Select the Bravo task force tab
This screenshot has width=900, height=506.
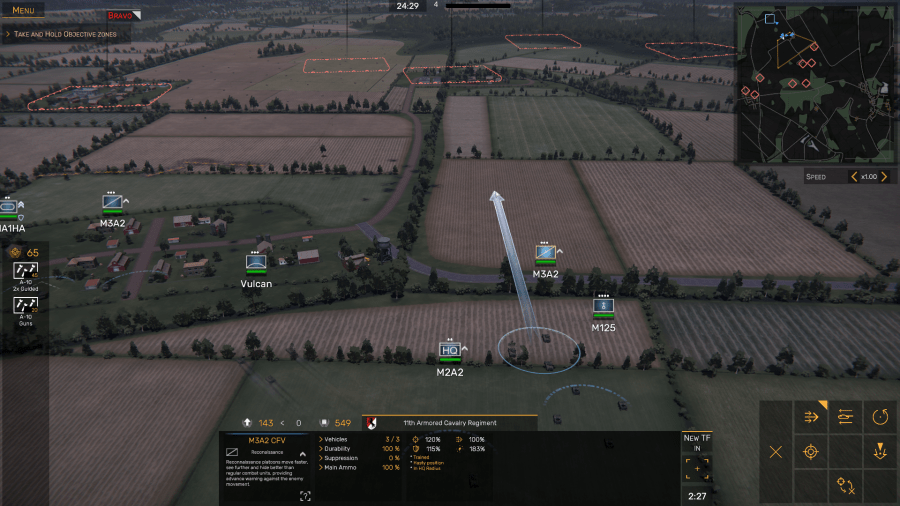pos(122,15)
